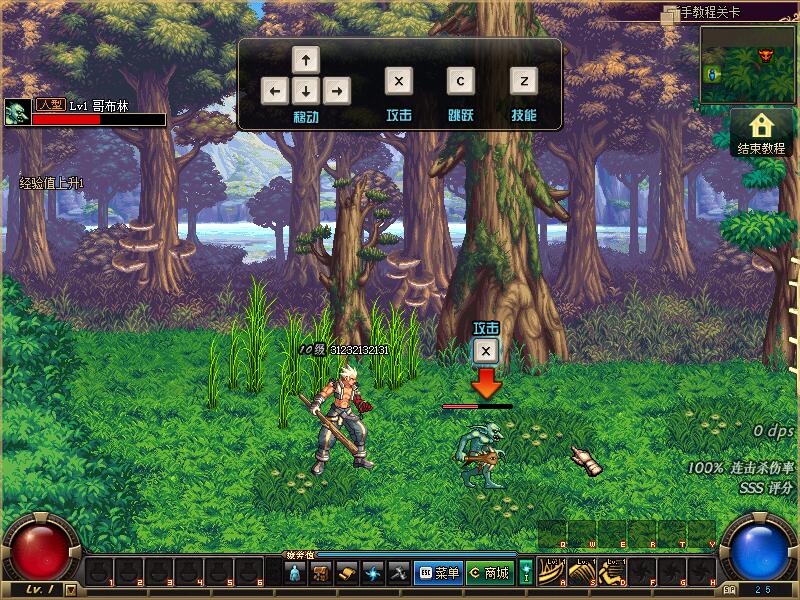This screenshot has height=600, width=800.
Task: Click the goblin 哥布林 target portrait
Action: pyautogui.click(x=17, y=112)
